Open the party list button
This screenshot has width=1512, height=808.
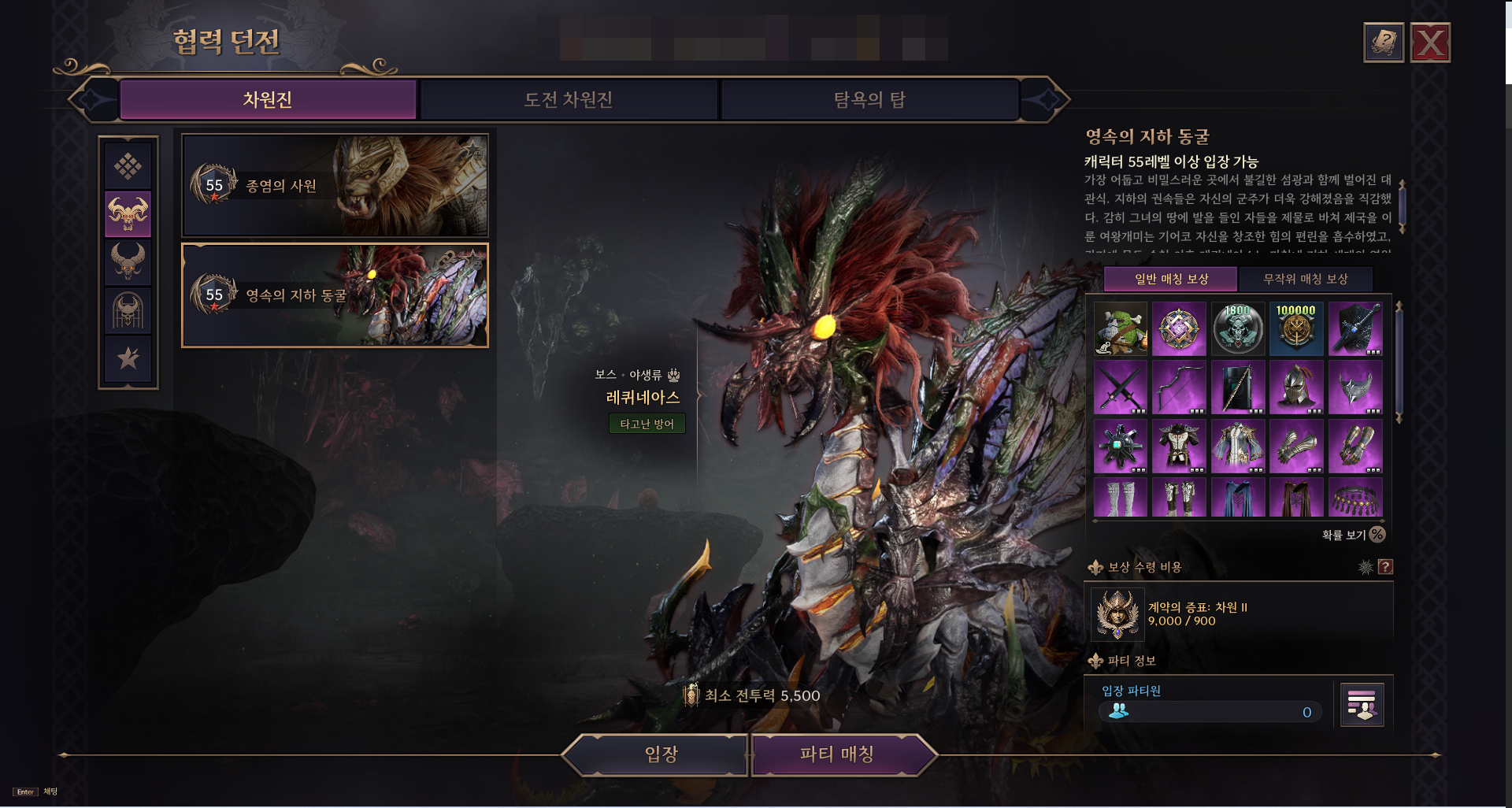coord(1362,704)
